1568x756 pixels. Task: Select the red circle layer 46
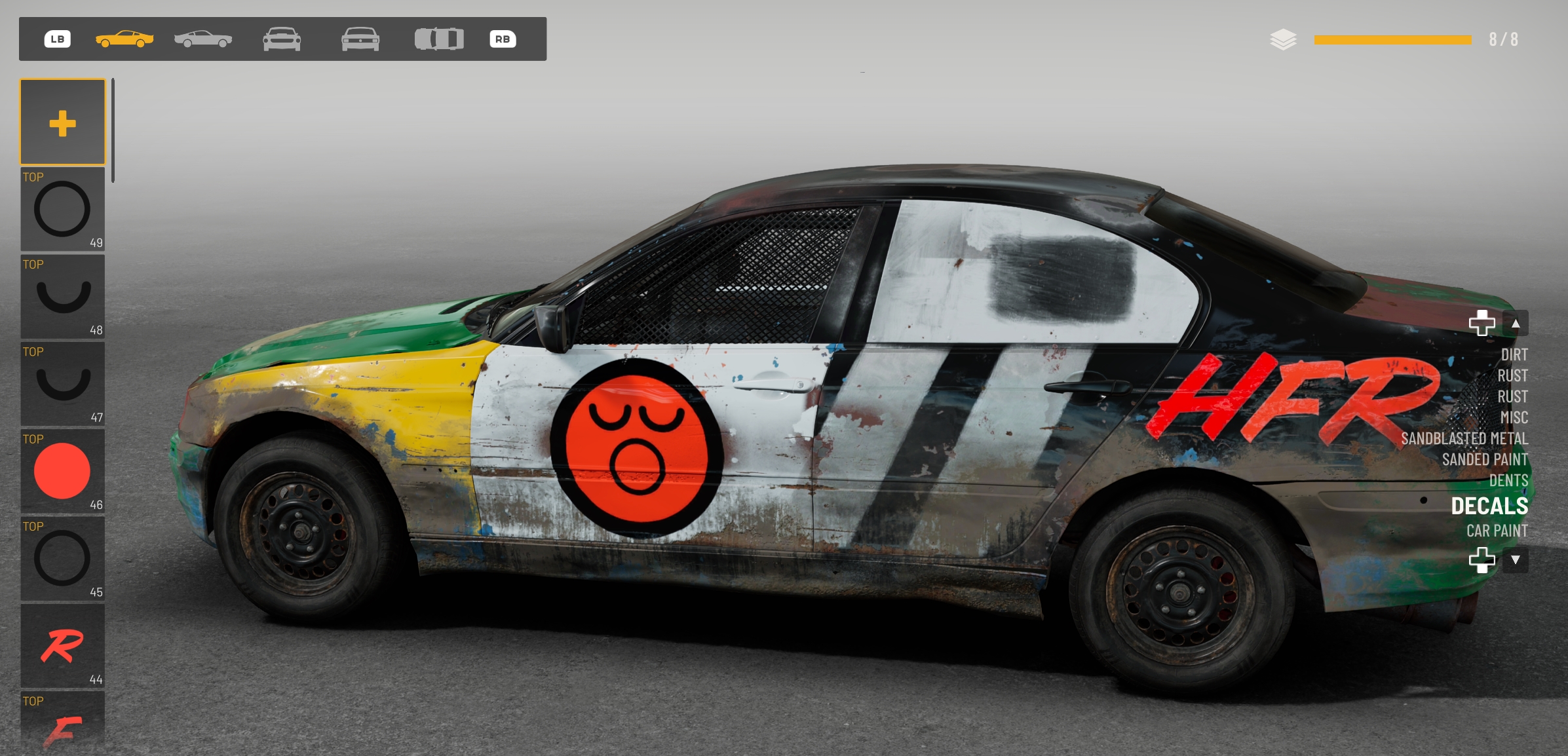coord(62,471)
